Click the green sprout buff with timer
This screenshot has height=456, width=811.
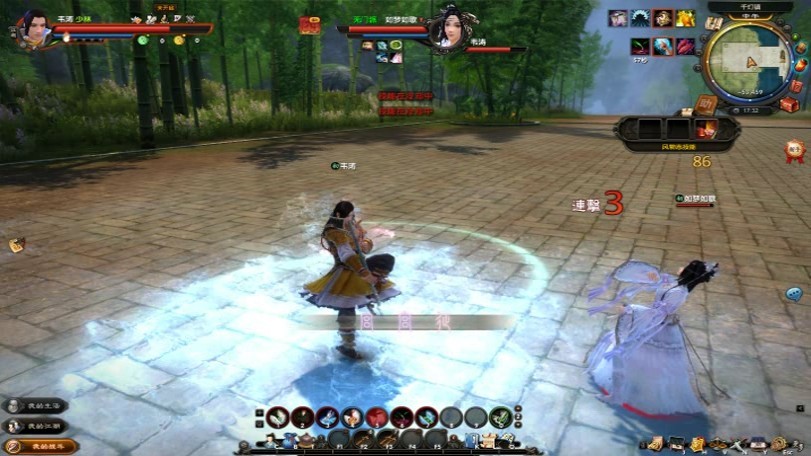640,46
